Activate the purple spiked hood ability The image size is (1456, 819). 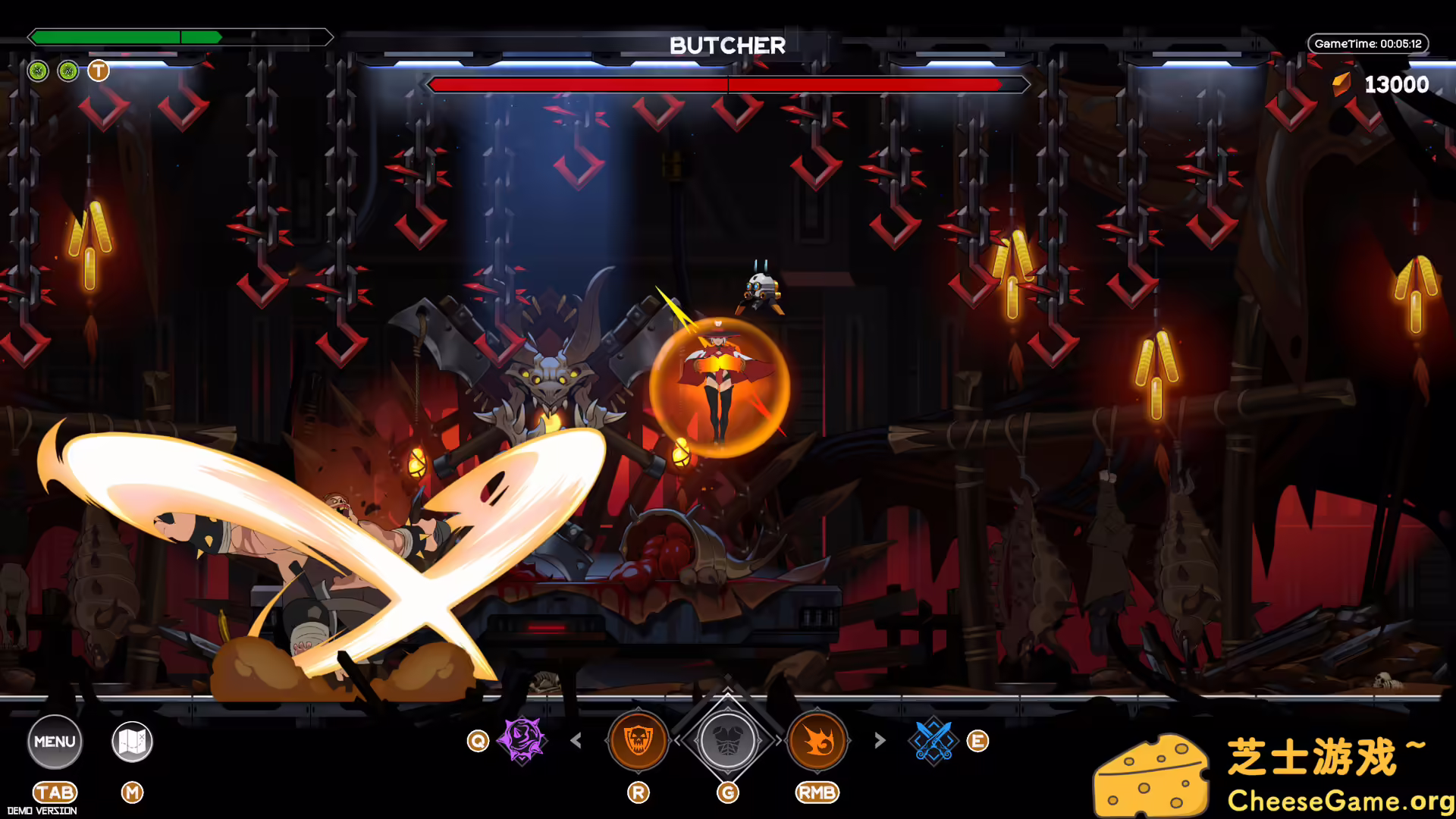(x=522, y=740)
